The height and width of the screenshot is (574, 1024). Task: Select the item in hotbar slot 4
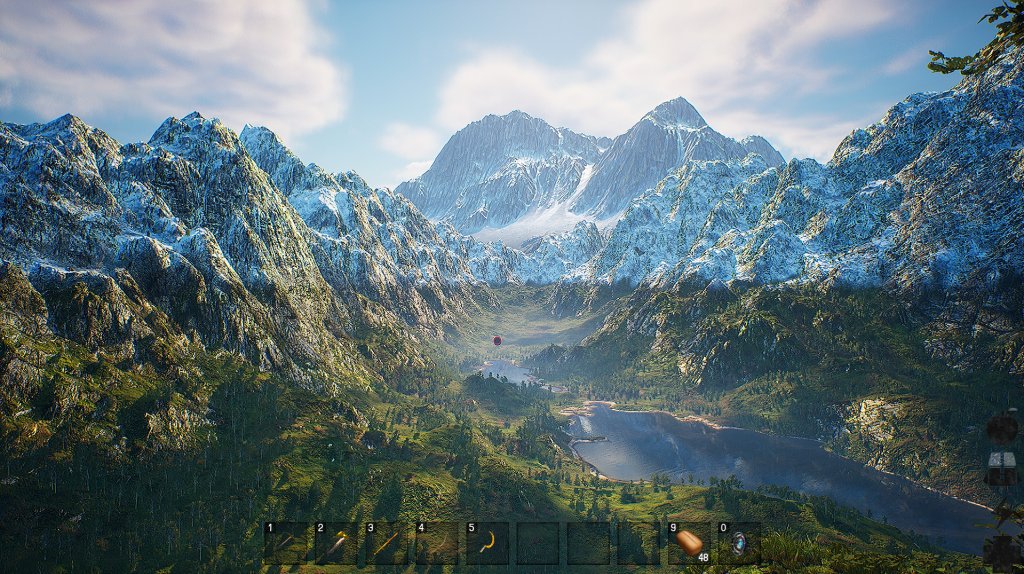click(436, 543)
